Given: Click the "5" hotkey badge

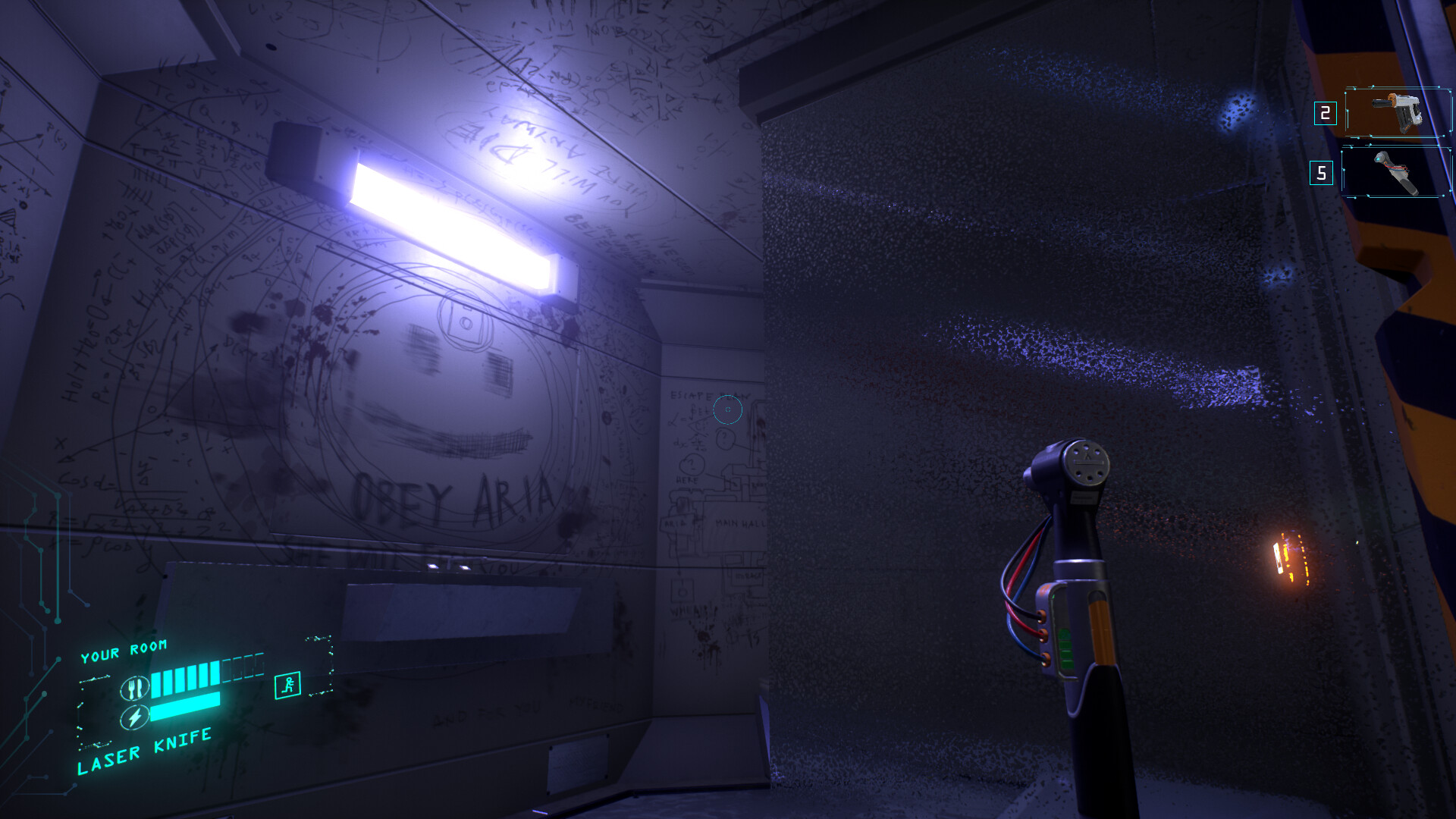Looking at the screenshot, I should [x=1319, y=173].
